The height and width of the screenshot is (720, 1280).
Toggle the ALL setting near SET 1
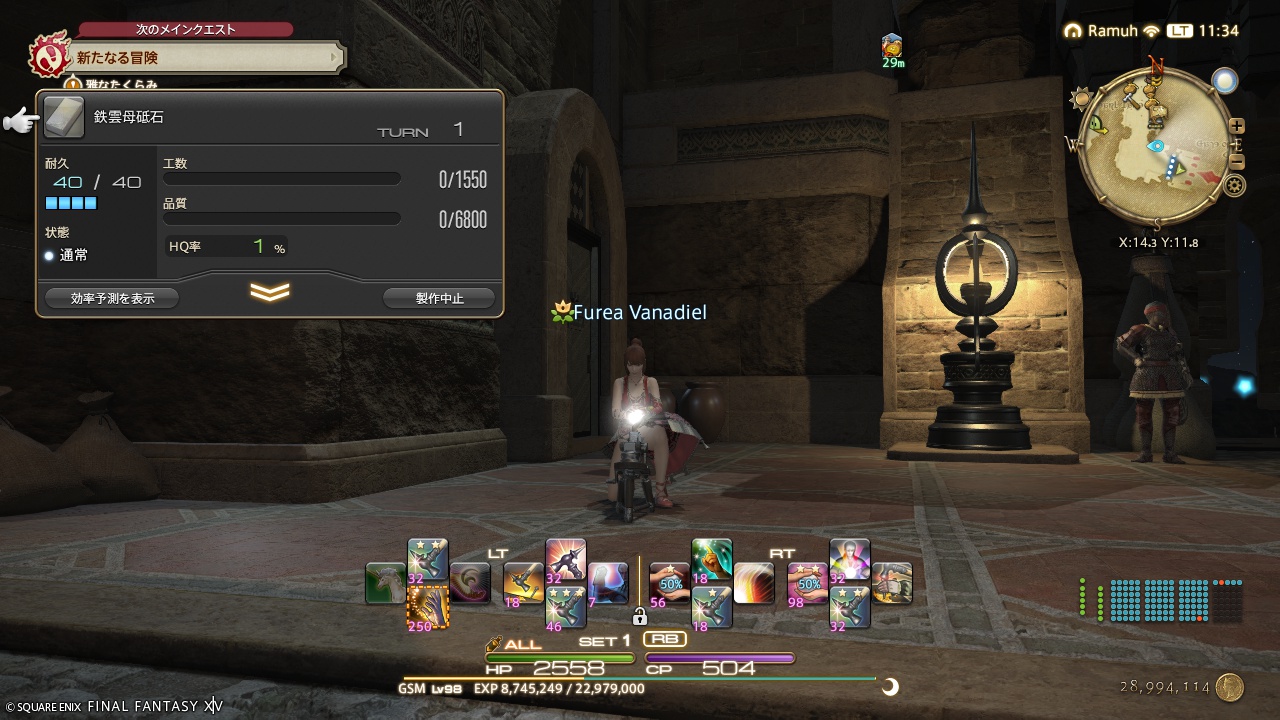pyautogui.click(x=518, y=645)
